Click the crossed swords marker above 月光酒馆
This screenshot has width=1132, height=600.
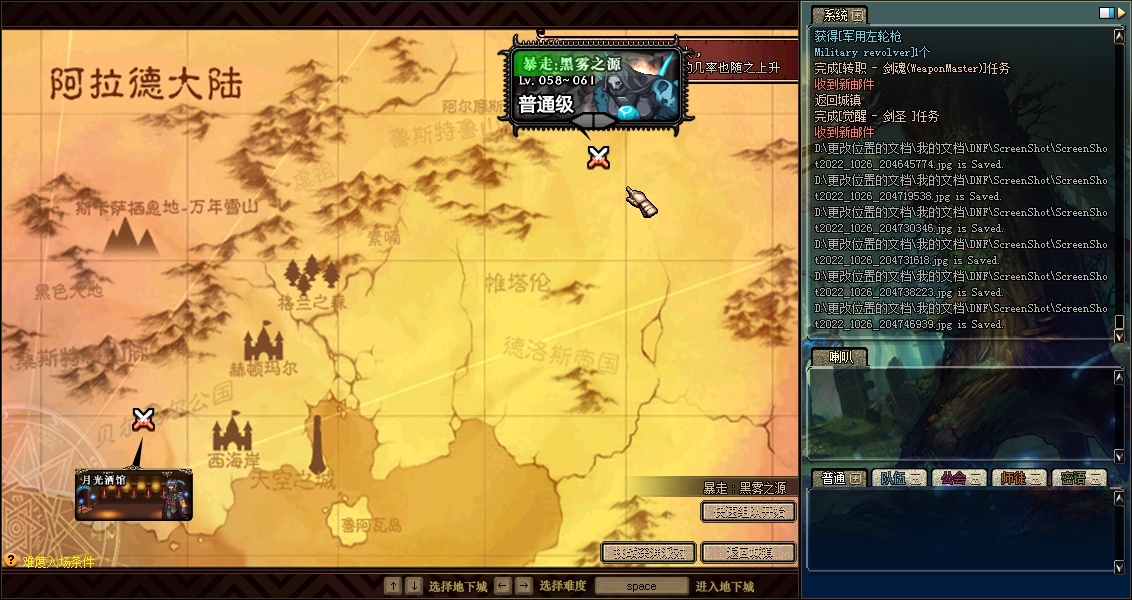point(144,420)
